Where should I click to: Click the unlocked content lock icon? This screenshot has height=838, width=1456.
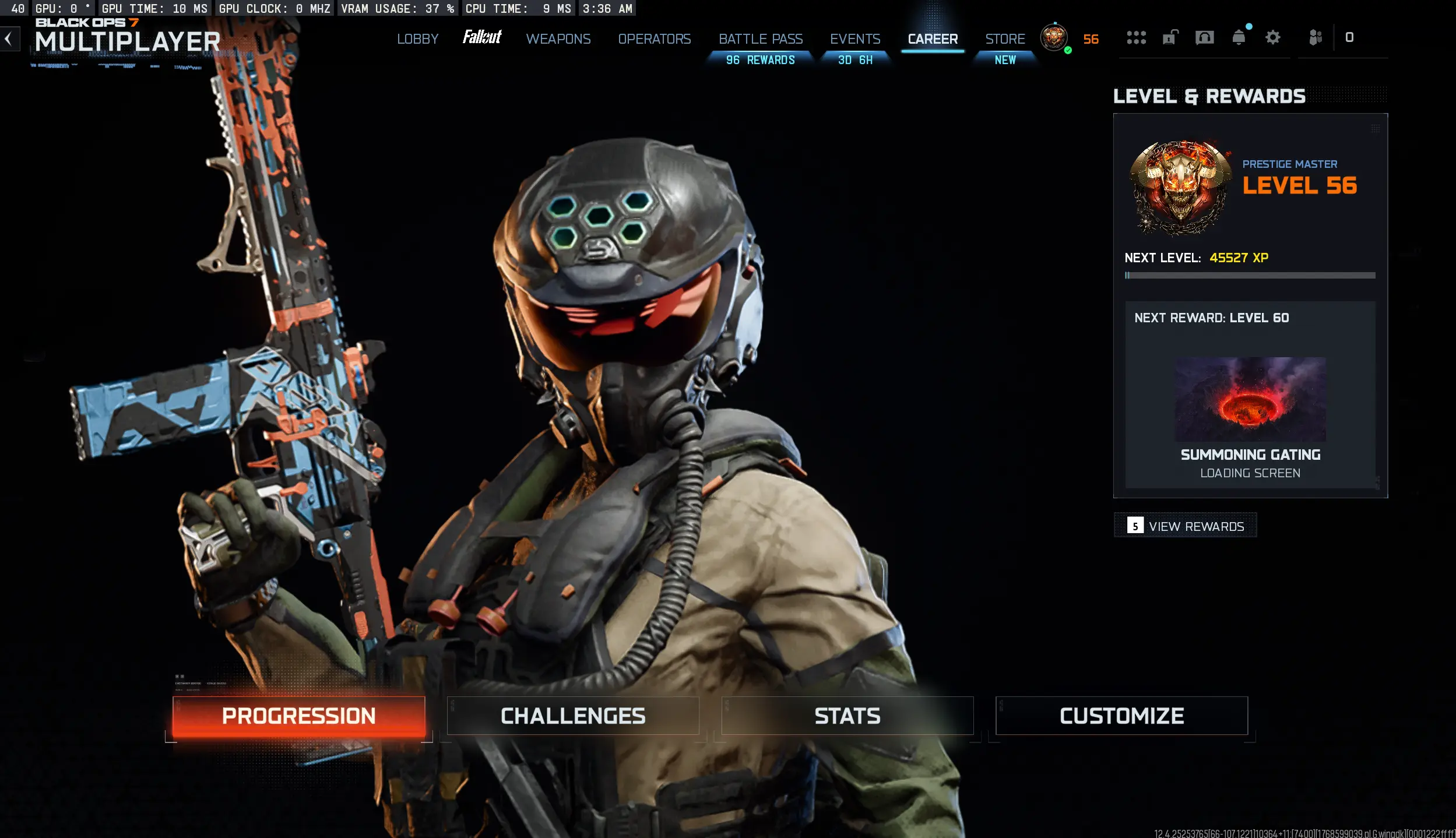(1170, 37)
